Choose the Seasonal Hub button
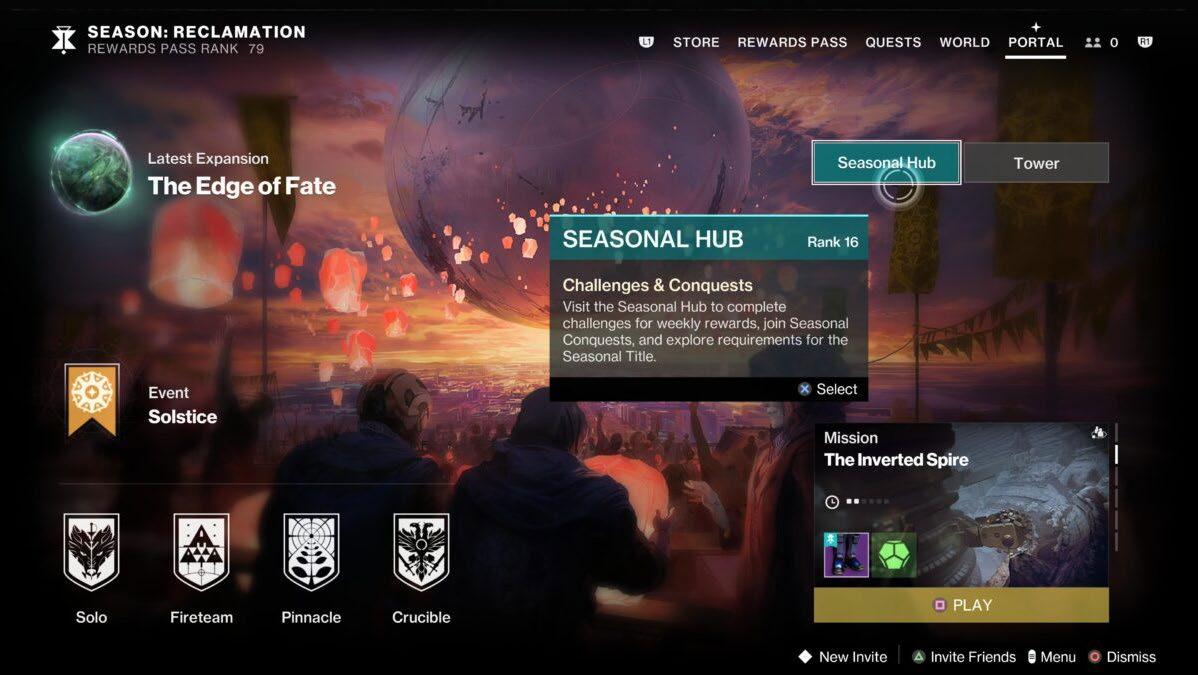Viewport: 1198px width, 675px height. pos(886,163)
